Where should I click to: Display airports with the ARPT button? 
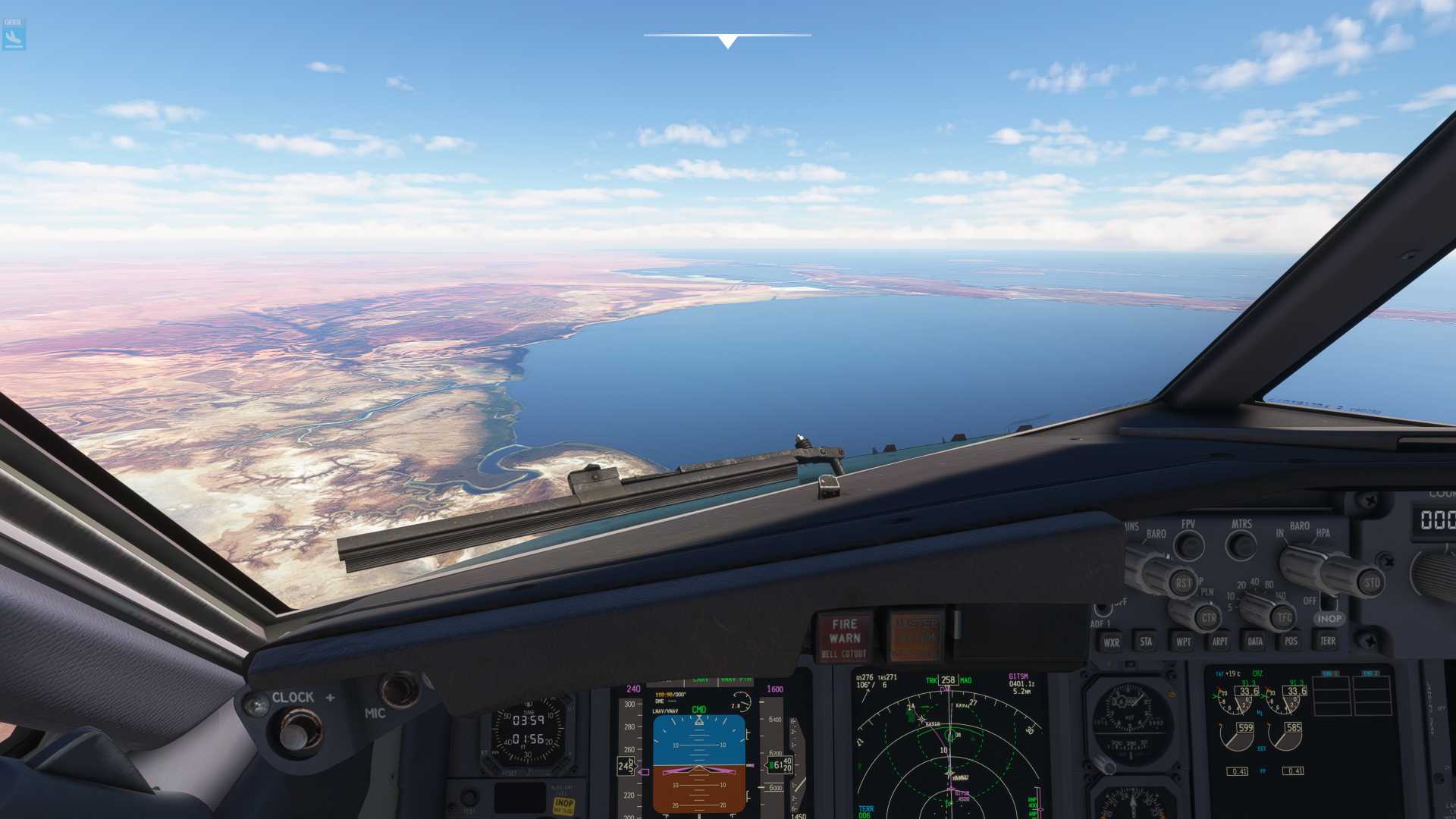click(1219, 642)
